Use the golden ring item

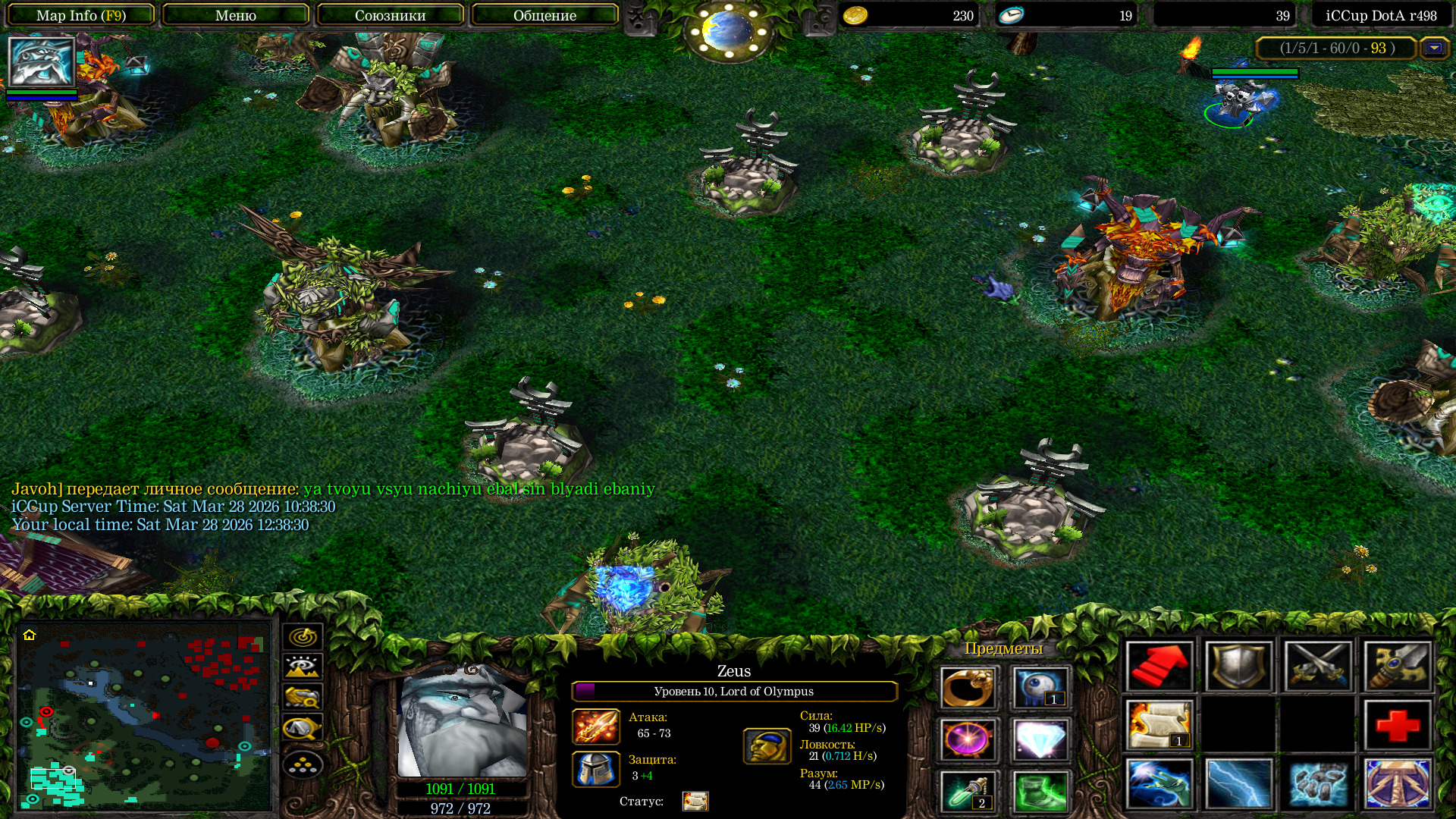click(968, 688)
